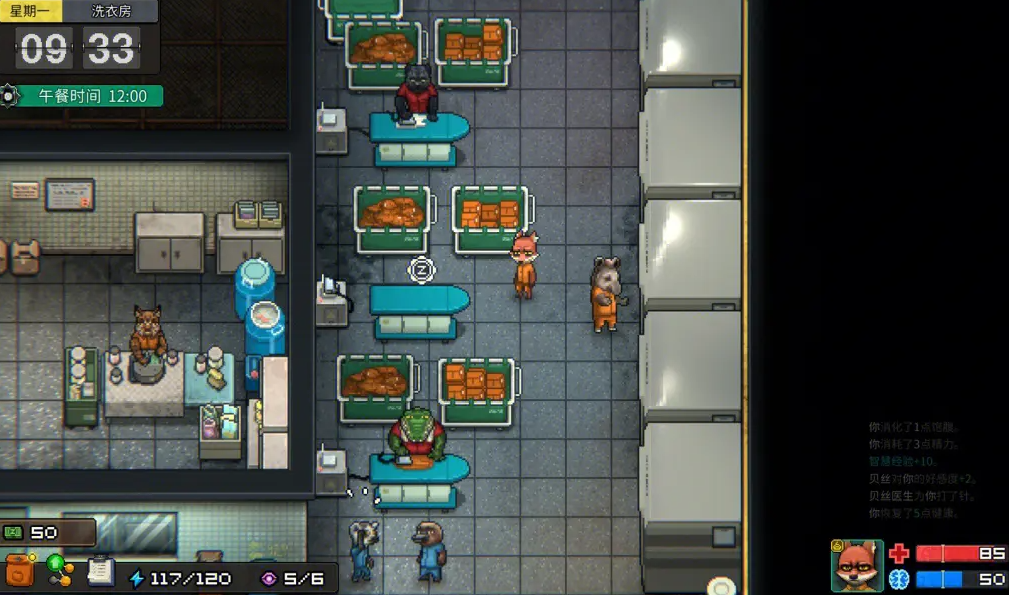Image resolution: width=1009 pixels, height=595 pixels.
Task: Open the 午餐时间 12:00 schedule banner
Action: click(x=92, y=97)
